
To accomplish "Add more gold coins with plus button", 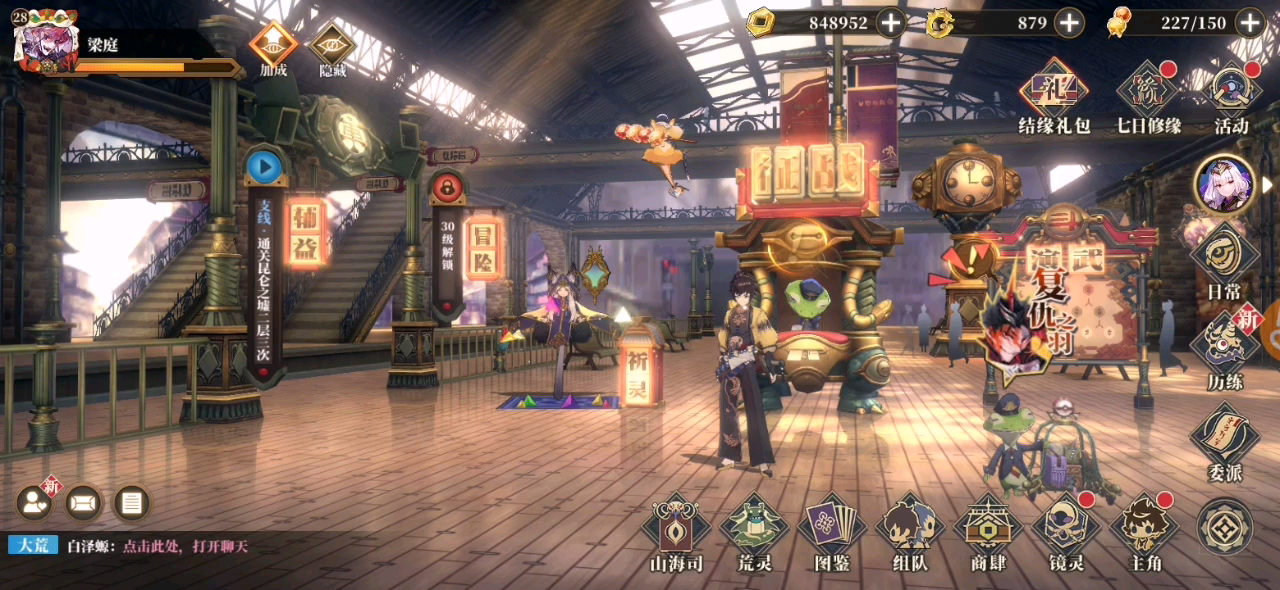I will pos(891,22).
